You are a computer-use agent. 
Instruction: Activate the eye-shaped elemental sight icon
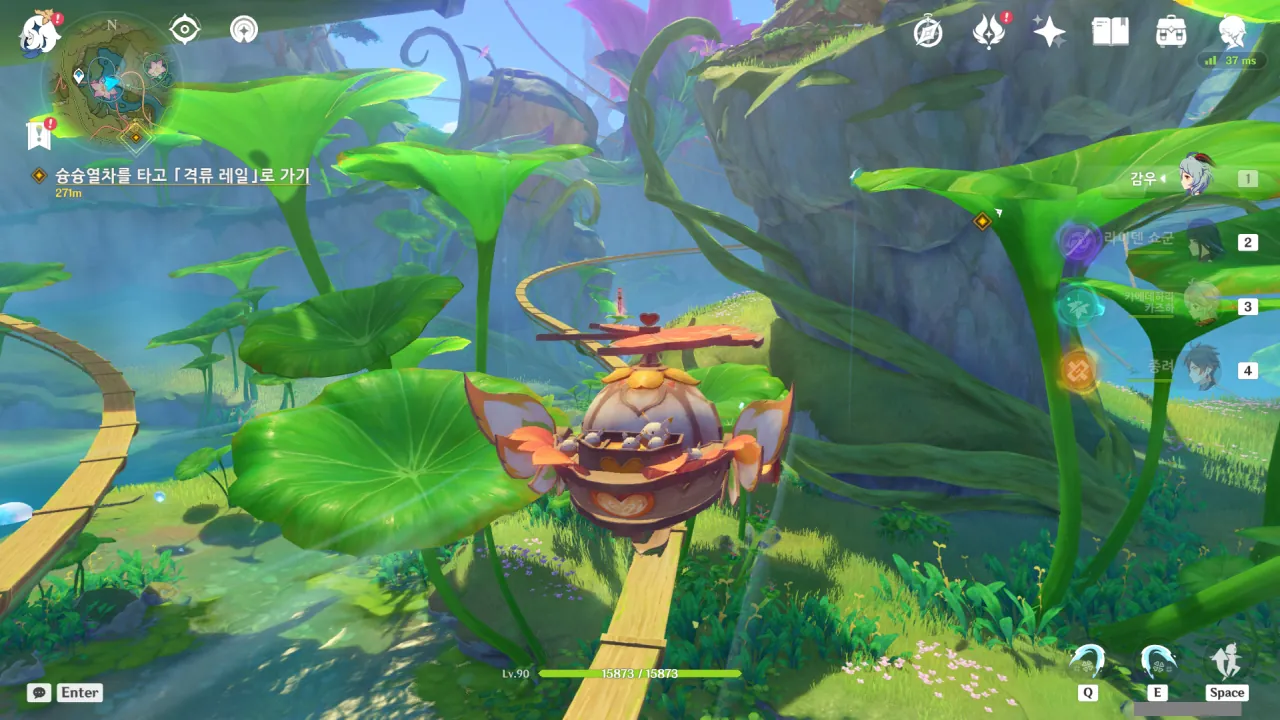[x=185, y=30]
